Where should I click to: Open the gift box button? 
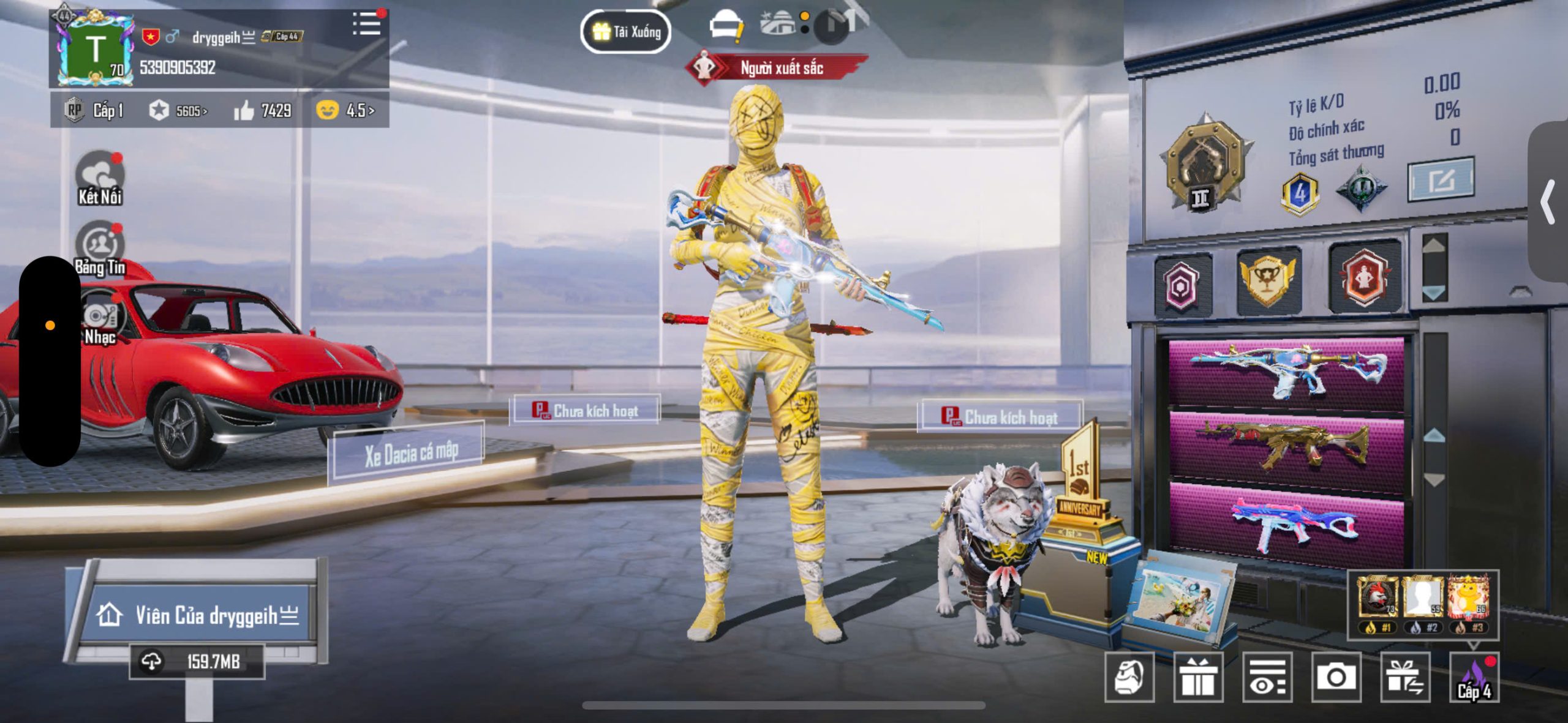pyautogui.click(x=1198, y=676)
